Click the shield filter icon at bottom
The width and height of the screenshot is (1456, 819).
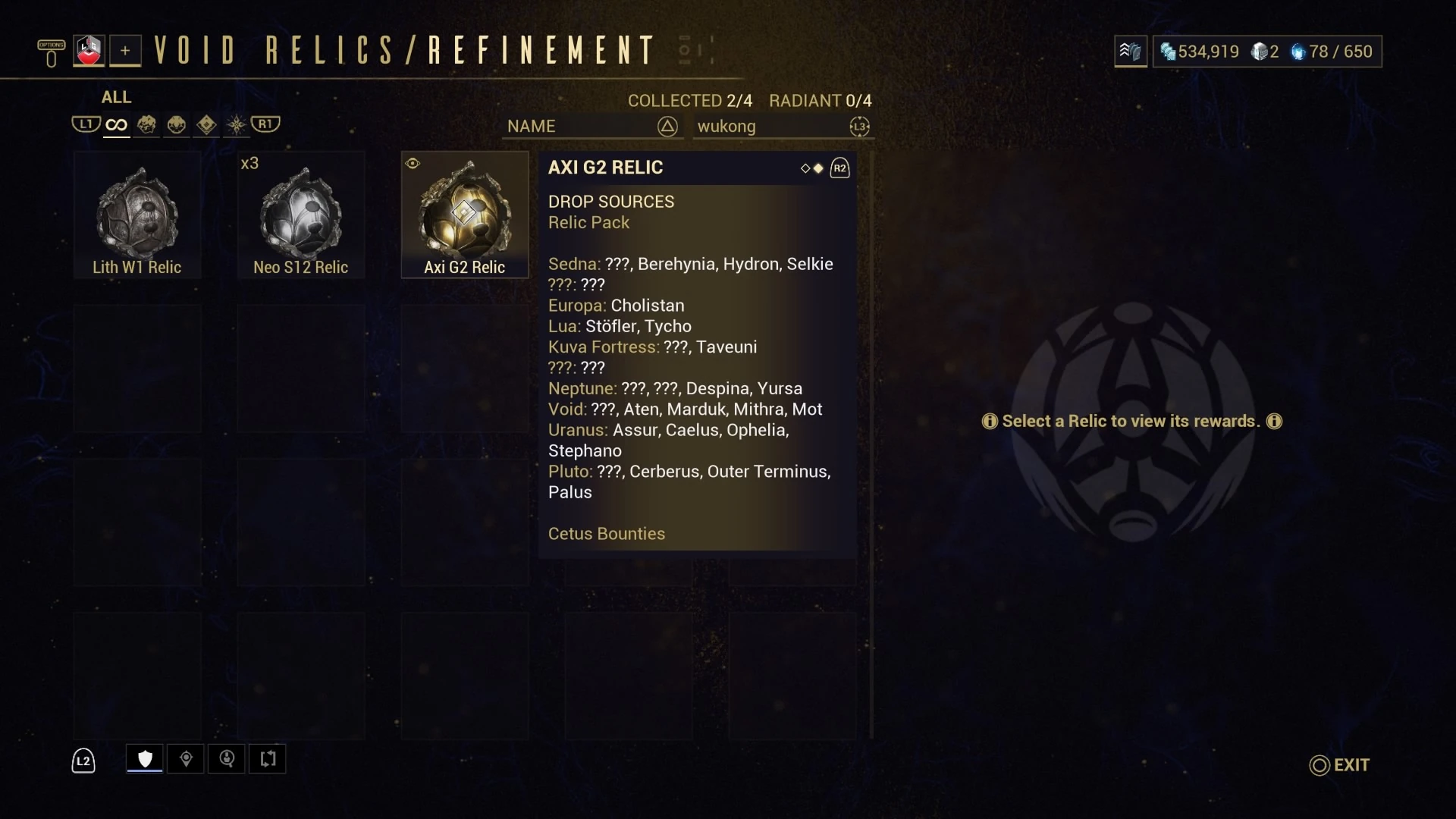coord(143,758)
